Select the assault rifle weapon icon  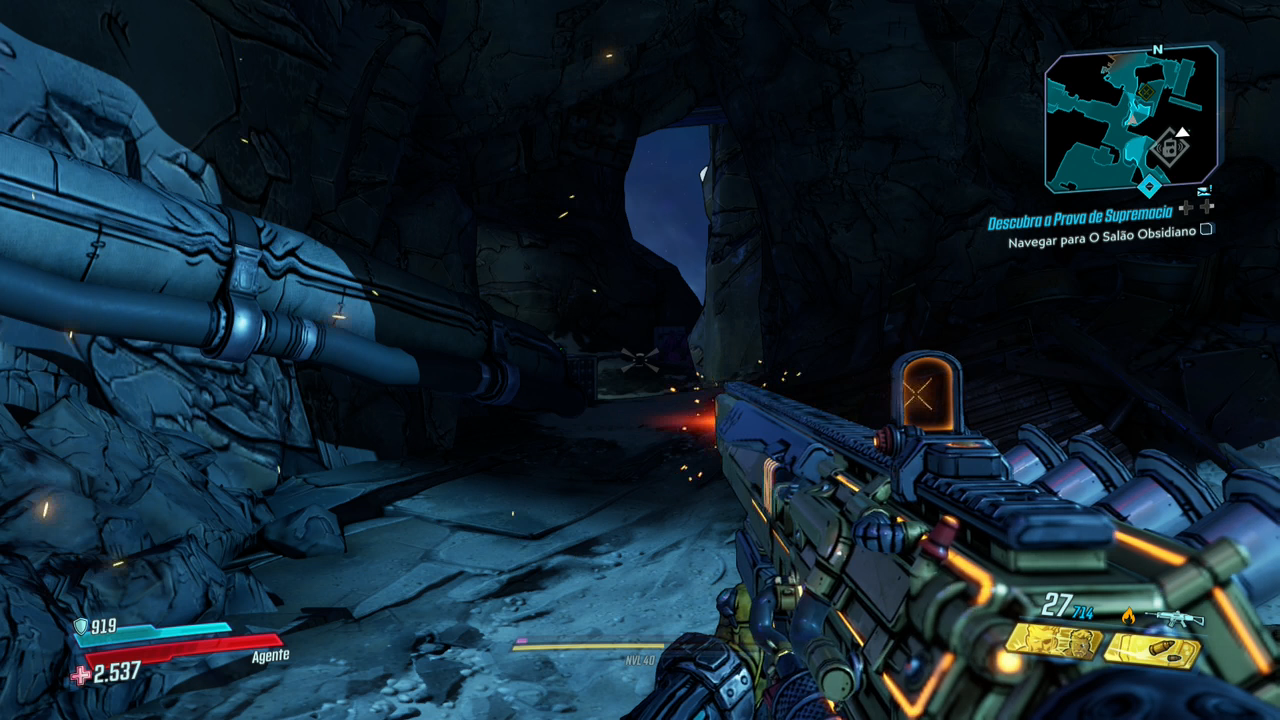(1173, 619)
